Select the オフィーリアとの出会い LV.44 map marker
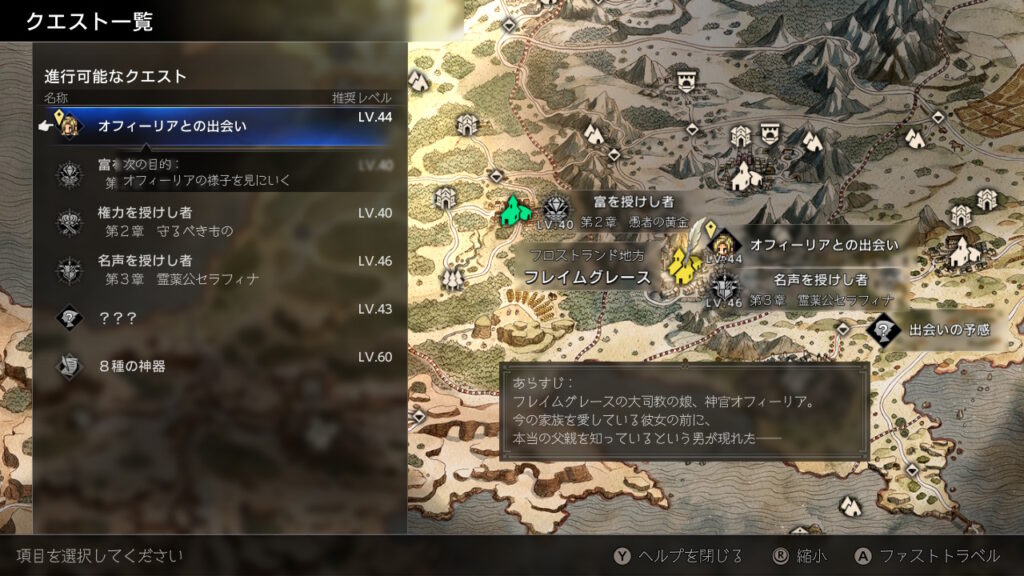The image size is (1024, 576). coord(724,243)
